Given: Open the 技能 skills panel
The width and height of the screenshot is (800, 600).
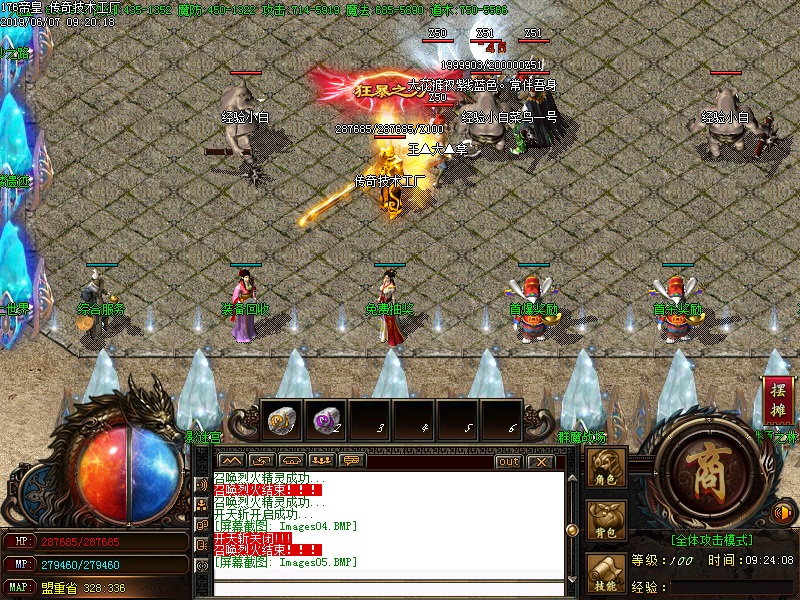Looking at the screenshot, I should pos(606,572).
